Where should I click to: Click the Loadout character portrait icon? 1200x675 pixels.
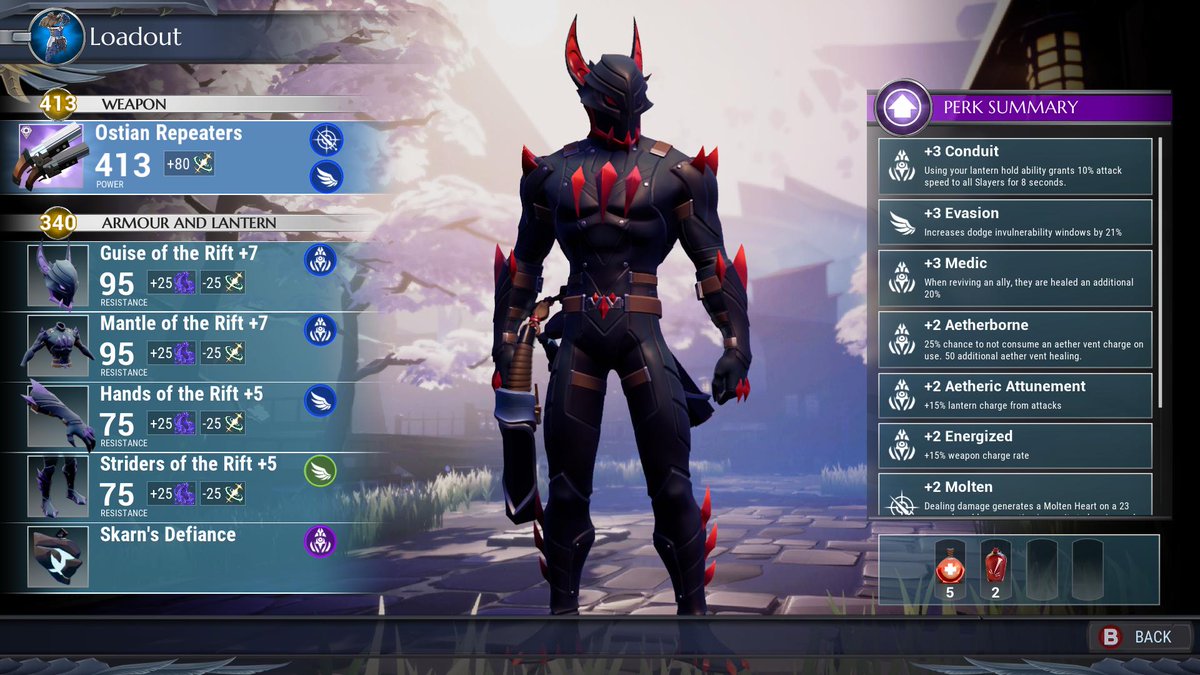[55, 37]
